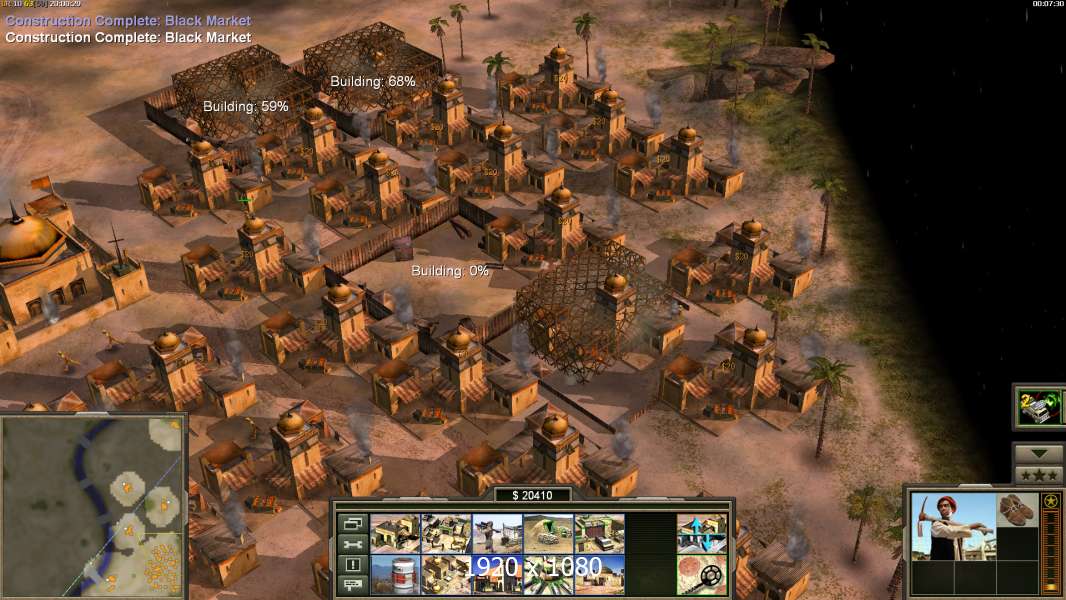Image resolution: width=1066 pixels, height=600 pixels.
Task: Click the wrench button on the command bar
Action: point(351,544)
